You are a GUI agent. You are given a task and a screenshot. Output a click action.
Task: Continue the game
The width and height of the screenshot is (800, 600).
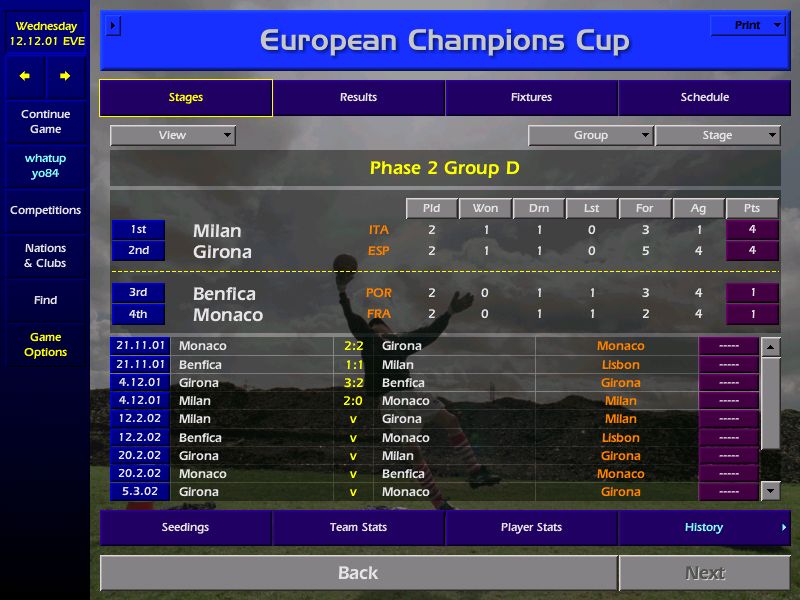[x=45, y=122]
